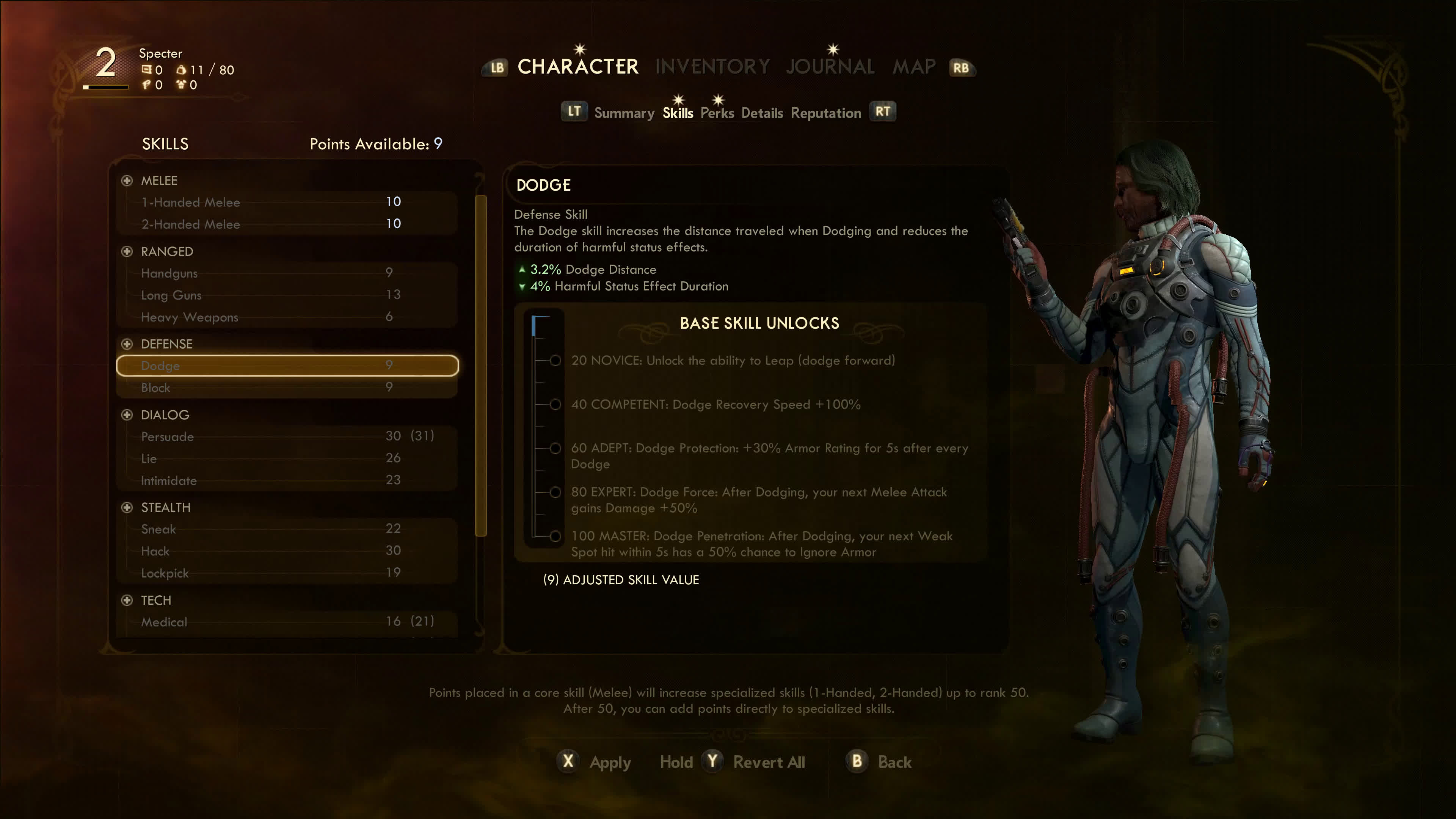
Task: View the Details sub-tab
Action: (x=762, y=113)
